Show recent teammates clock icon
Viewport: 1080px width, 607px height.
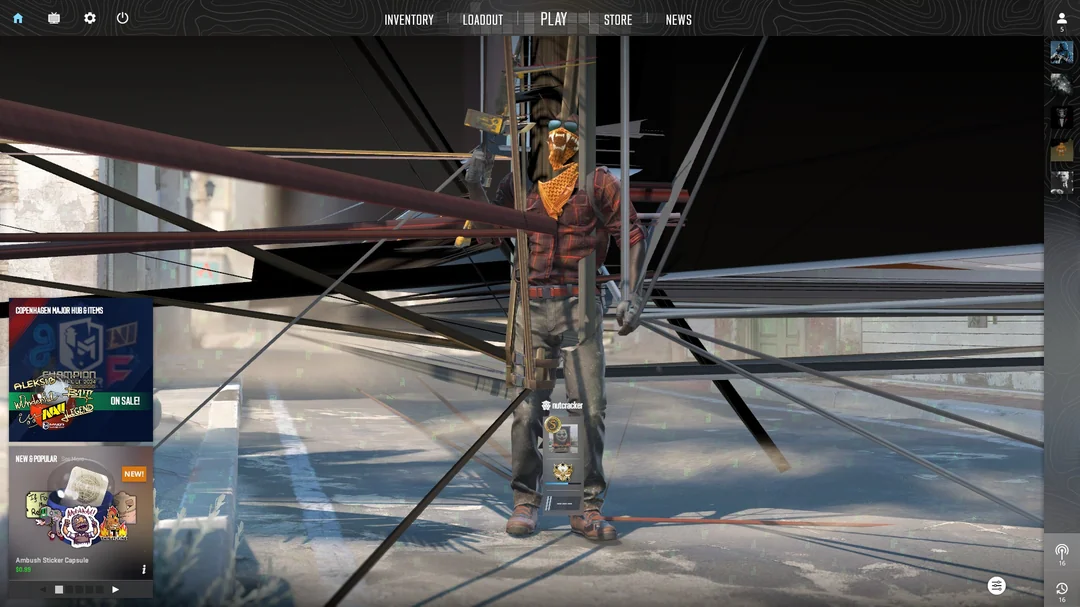pyautogui.click(x=1062, y=588)
